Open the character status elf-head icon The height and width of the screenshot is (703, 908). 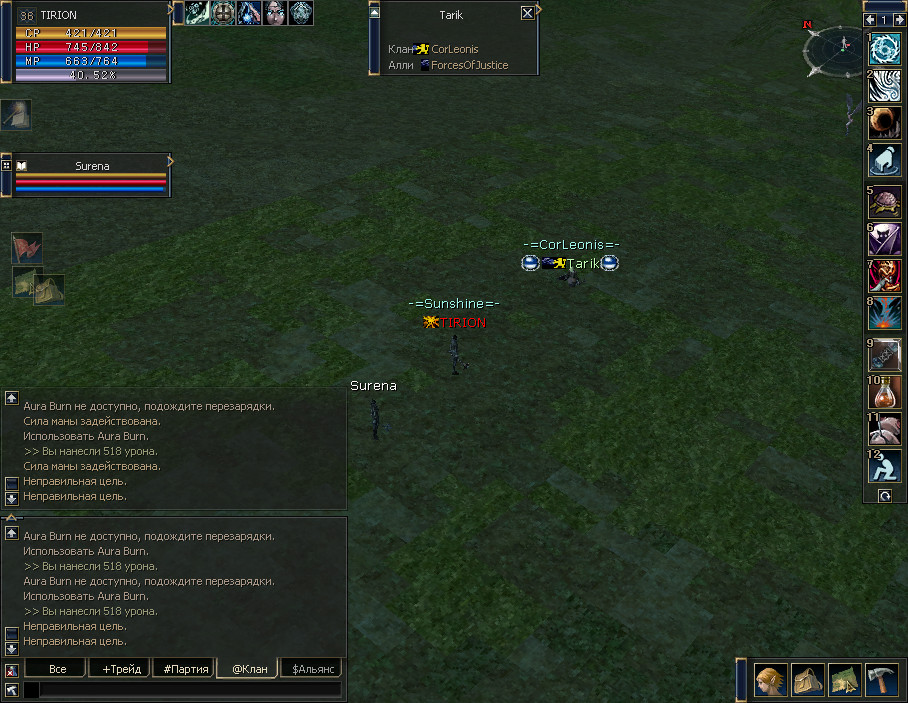[770, 680]
